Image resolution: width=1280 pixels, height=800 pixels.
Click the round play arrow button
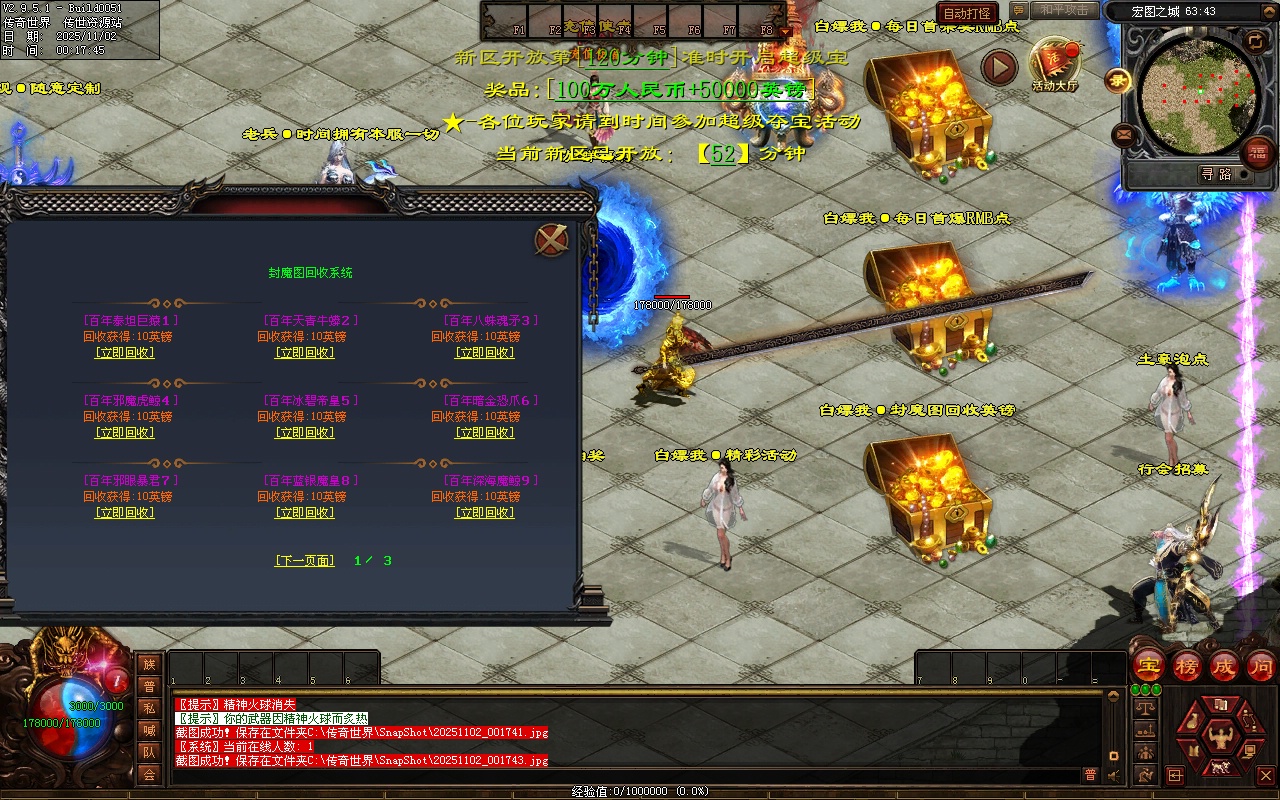998,68
